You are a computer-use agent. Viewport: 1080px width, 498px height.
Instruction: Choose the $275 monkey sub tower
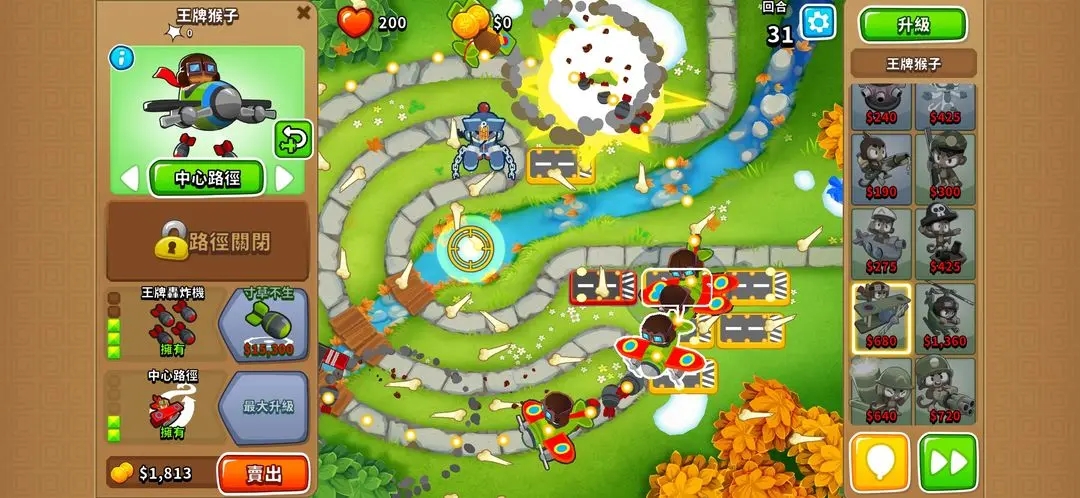pos(881,243)
